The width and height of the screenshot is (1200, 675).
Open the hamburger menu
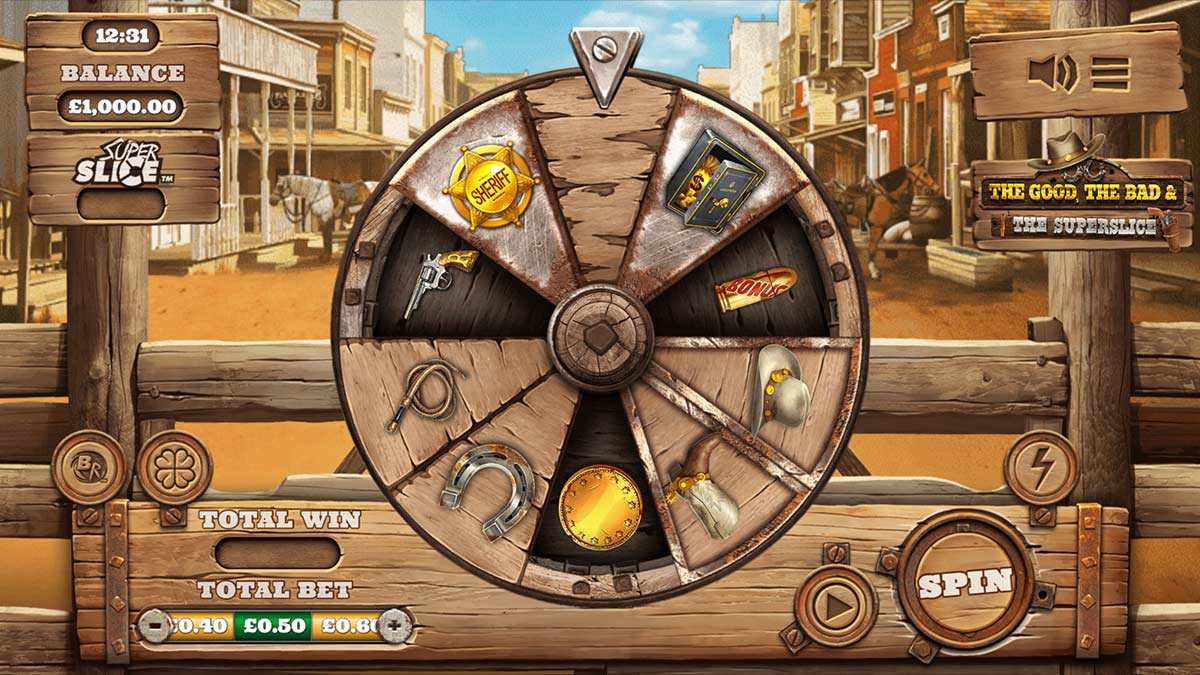coord(1110,73)
